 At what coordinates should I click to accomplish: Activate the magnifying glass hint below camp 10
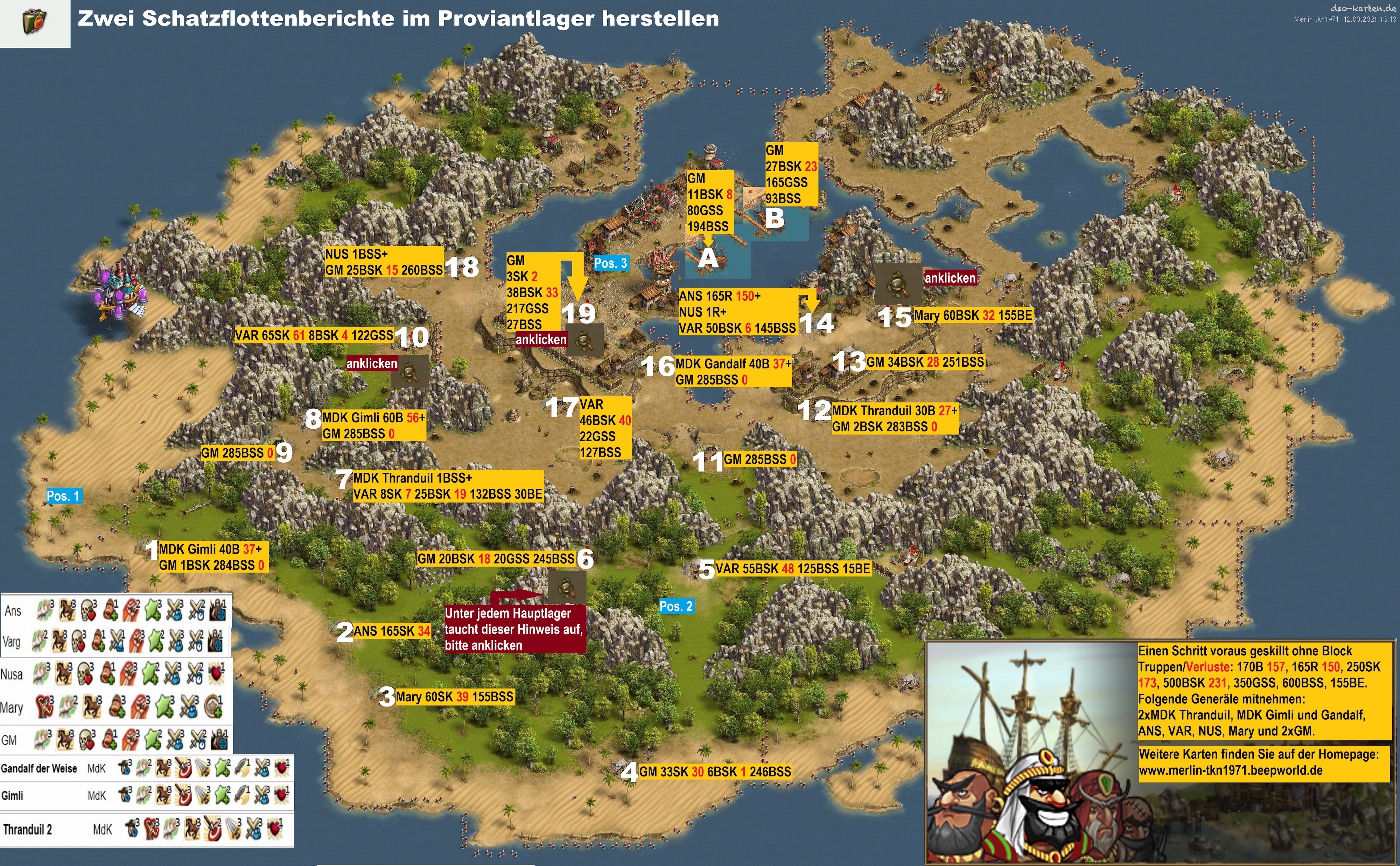click(x=411, y=370)
